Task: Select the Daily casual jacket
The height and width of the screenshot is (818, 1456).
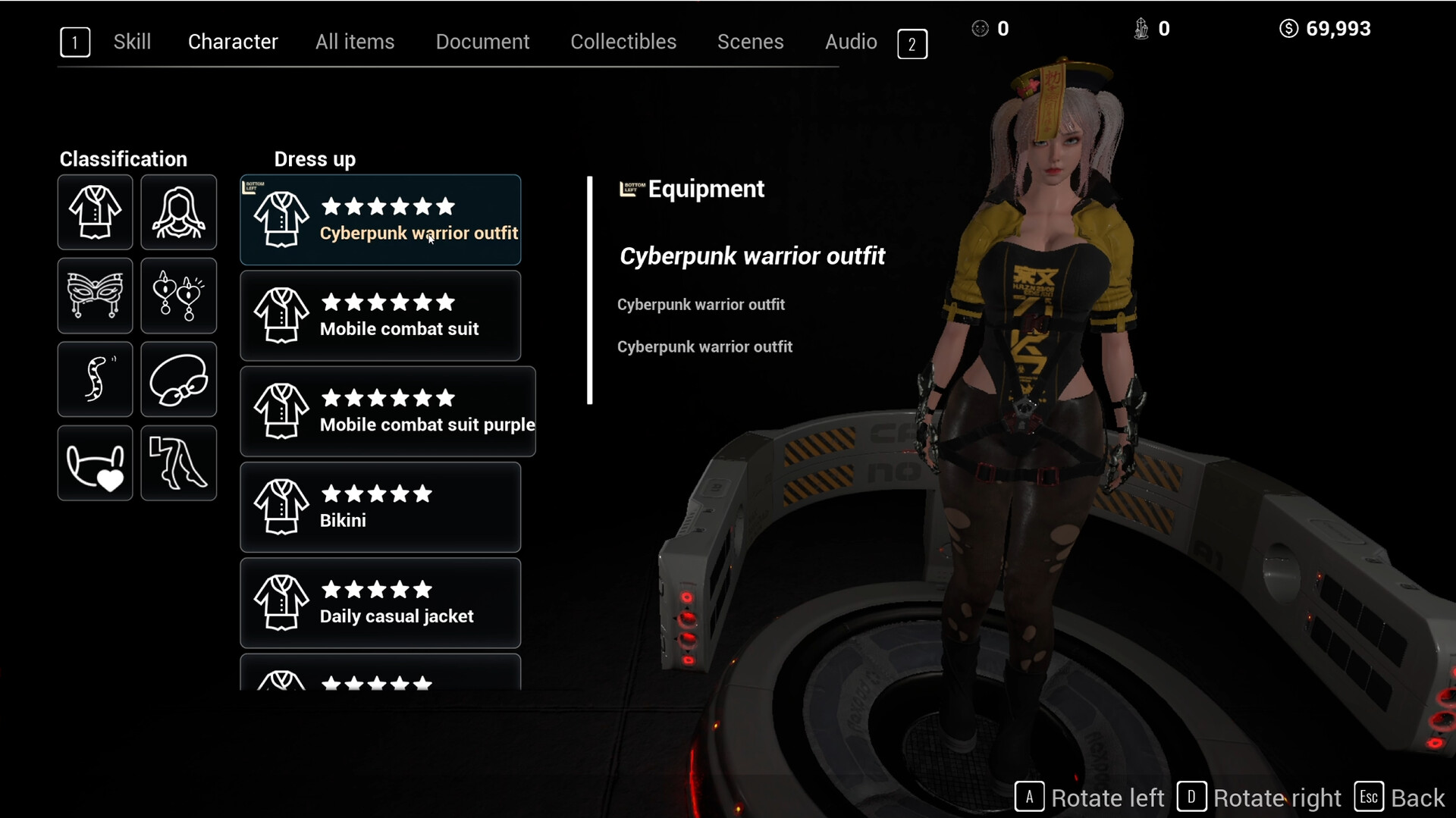Action: point(381,603)
